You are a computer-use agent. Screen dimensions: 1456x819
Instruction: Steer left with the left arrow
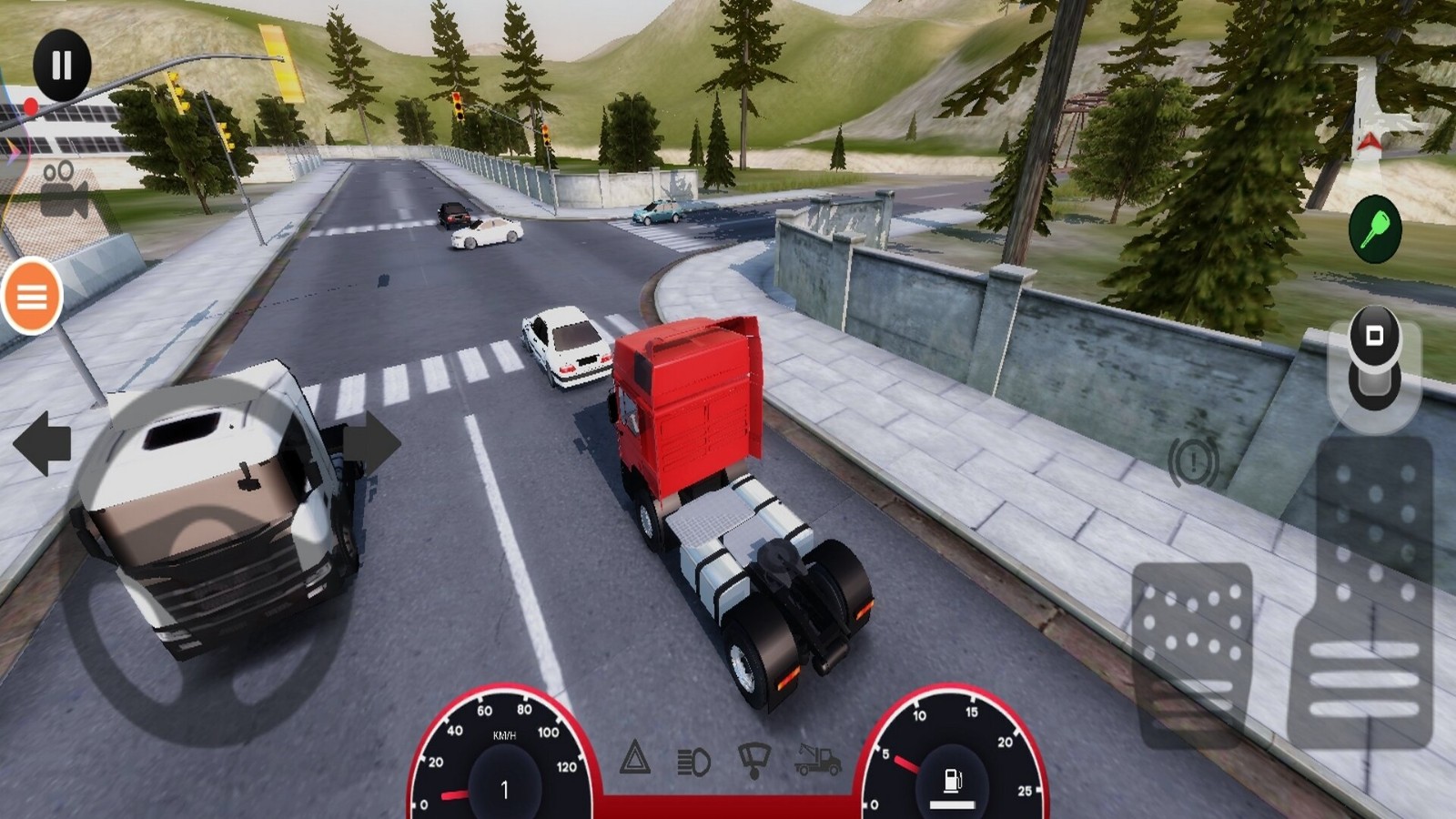(42, 444)
